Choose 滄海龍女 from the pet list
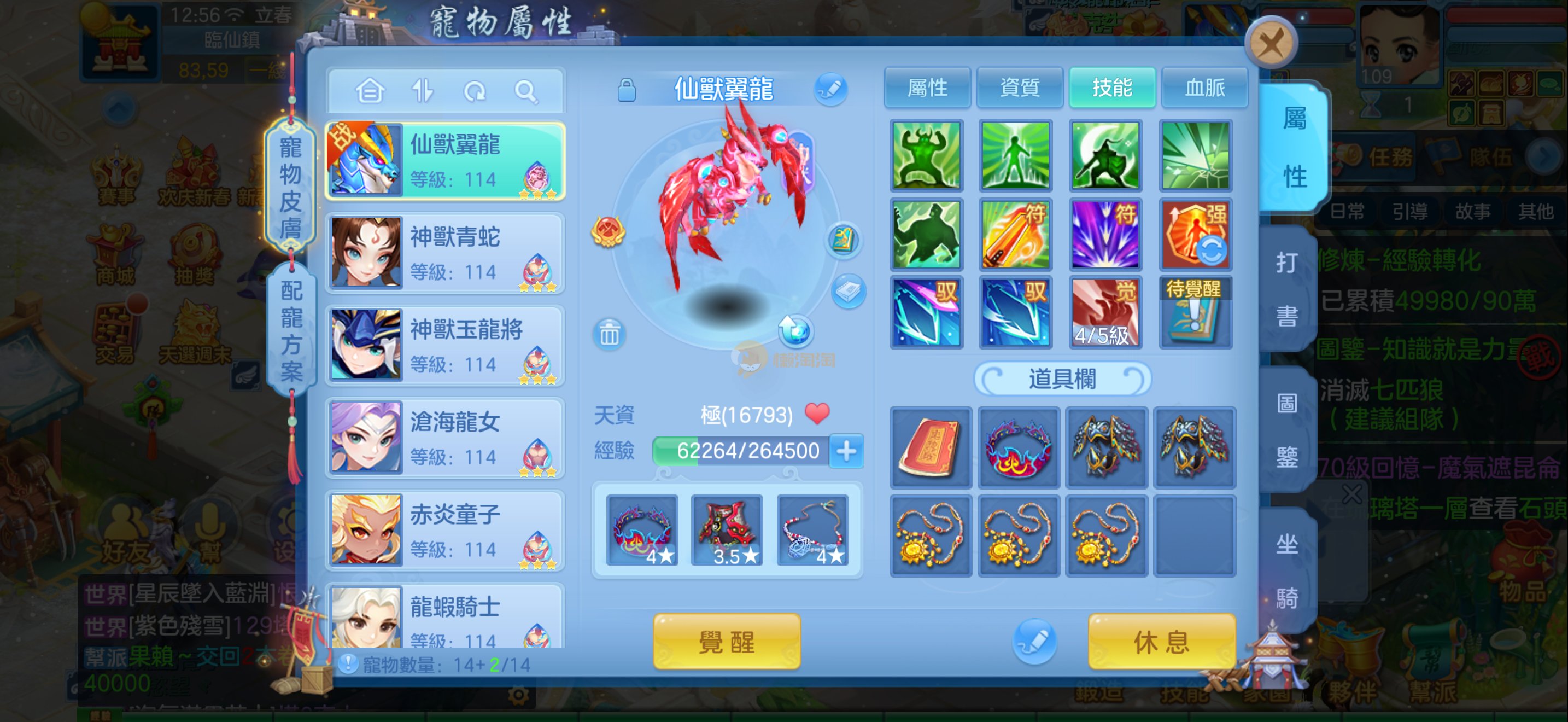 [445, 438]
